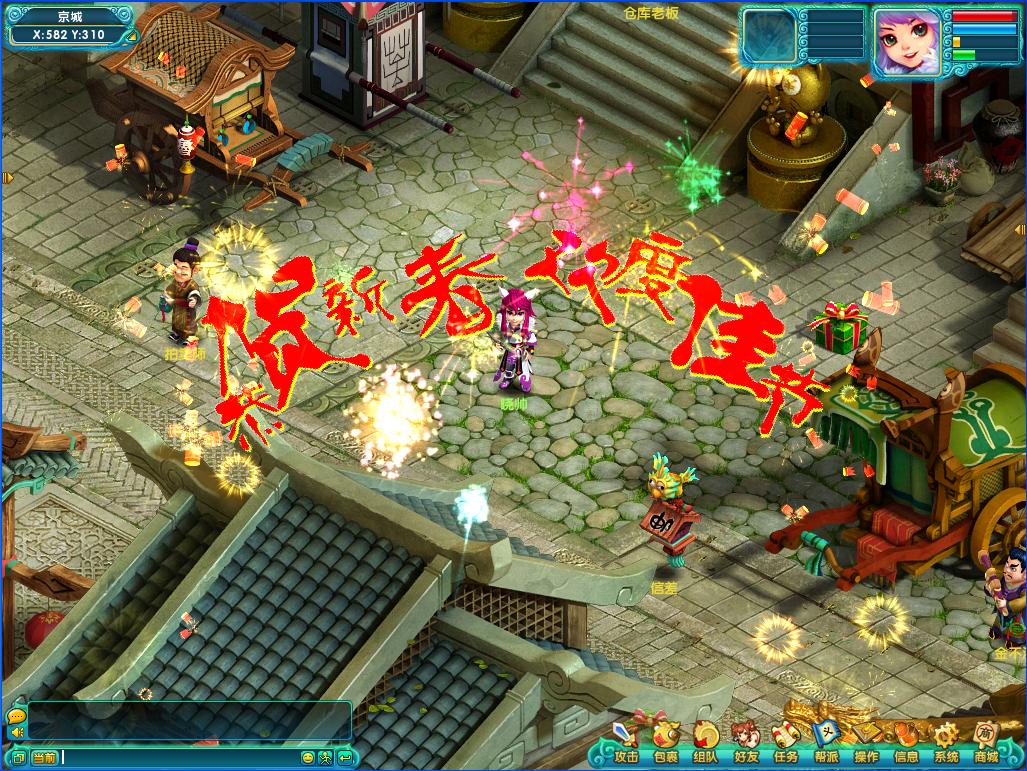Open the 包裹 (Bag) inventory
1027x771 pixels.
click(x=666, y=742)
